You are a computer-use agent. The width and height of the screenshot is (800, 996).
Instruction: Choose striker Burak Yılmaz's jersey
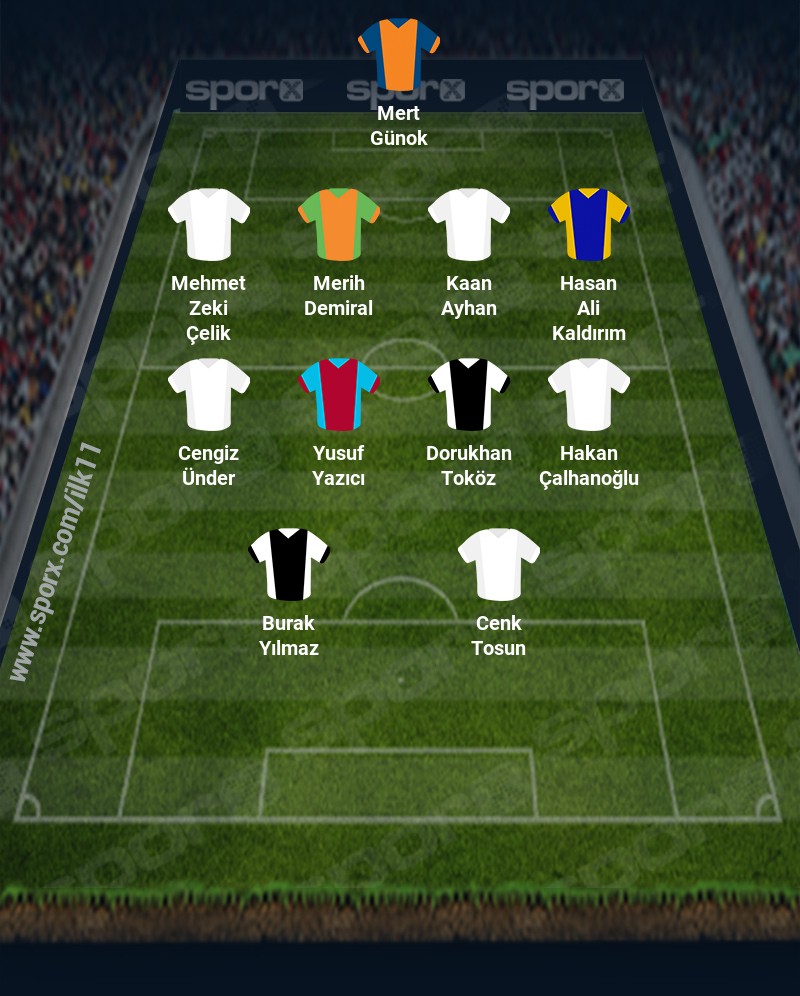[x=289, y=564]
